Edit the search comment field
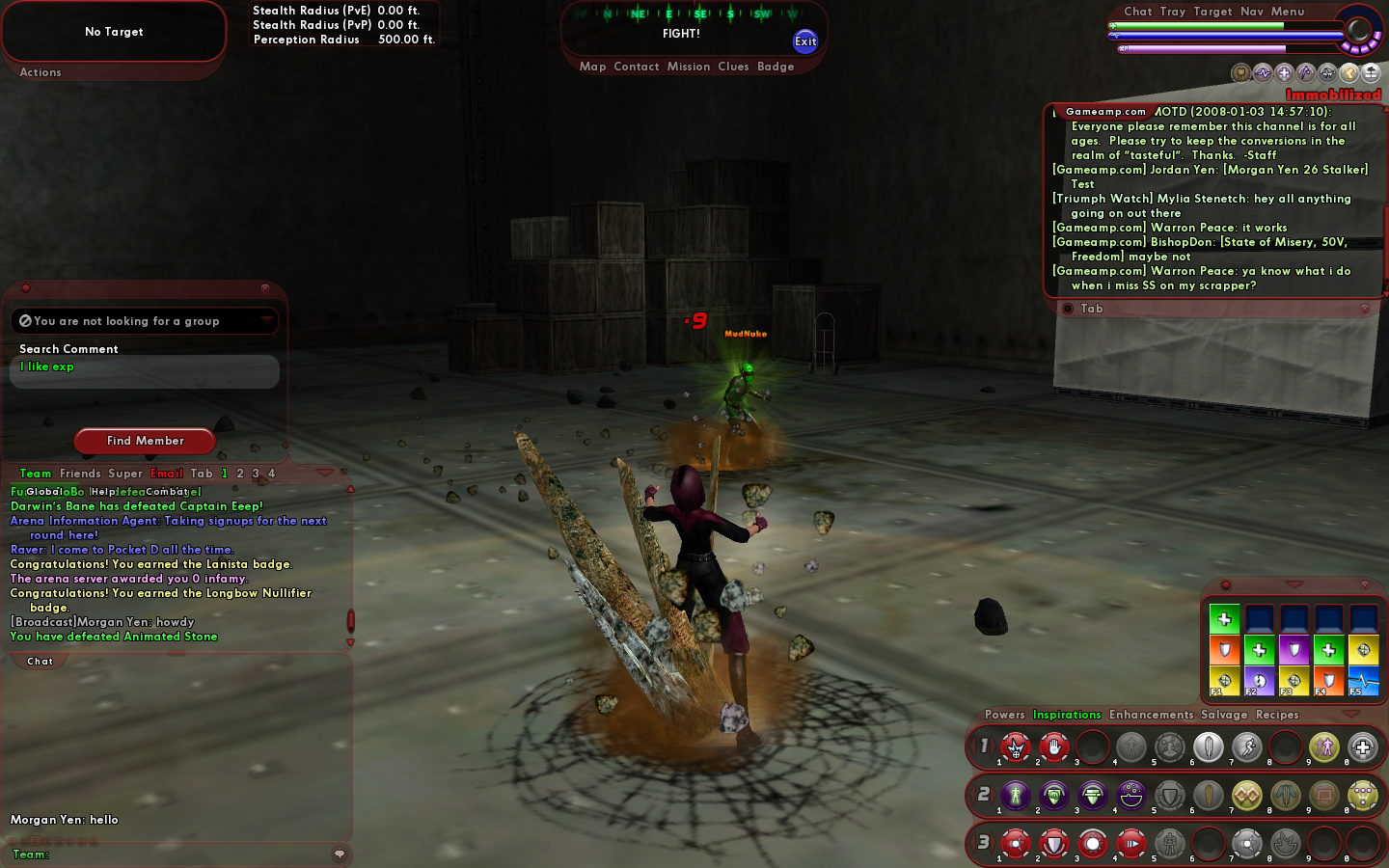Screen dimensions: 1389x868 145,371
